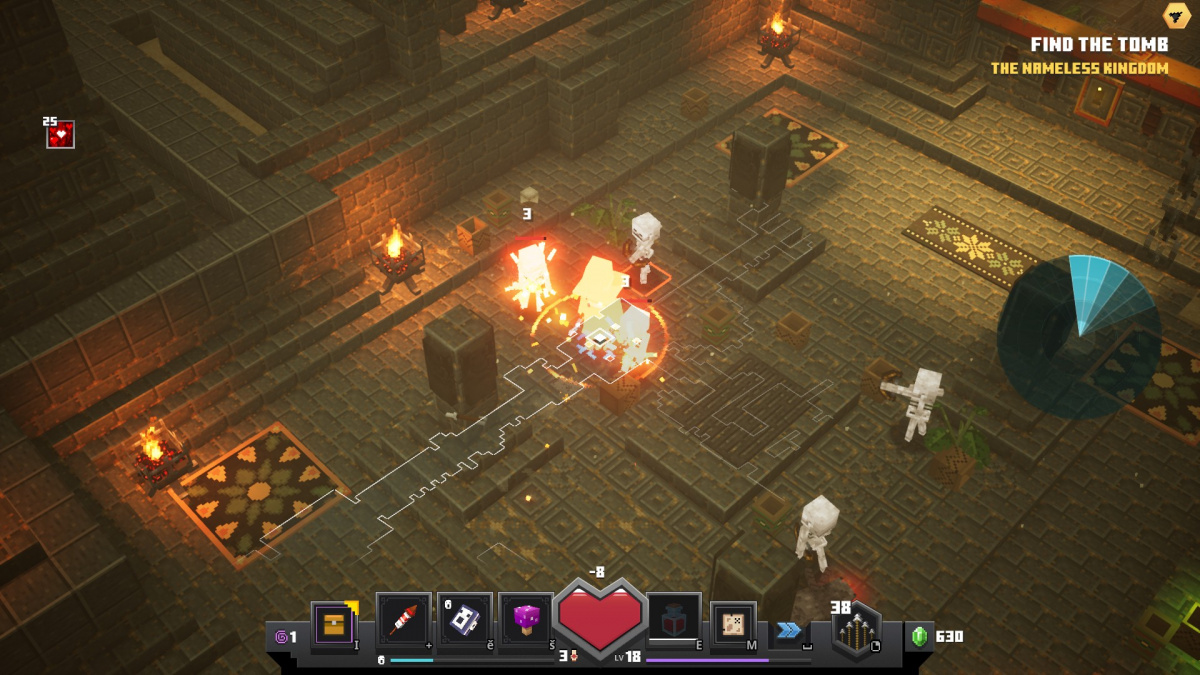Click the gold hexagon badge icon
Viewport: 1200px width, 675px height.
point(1176,15)
